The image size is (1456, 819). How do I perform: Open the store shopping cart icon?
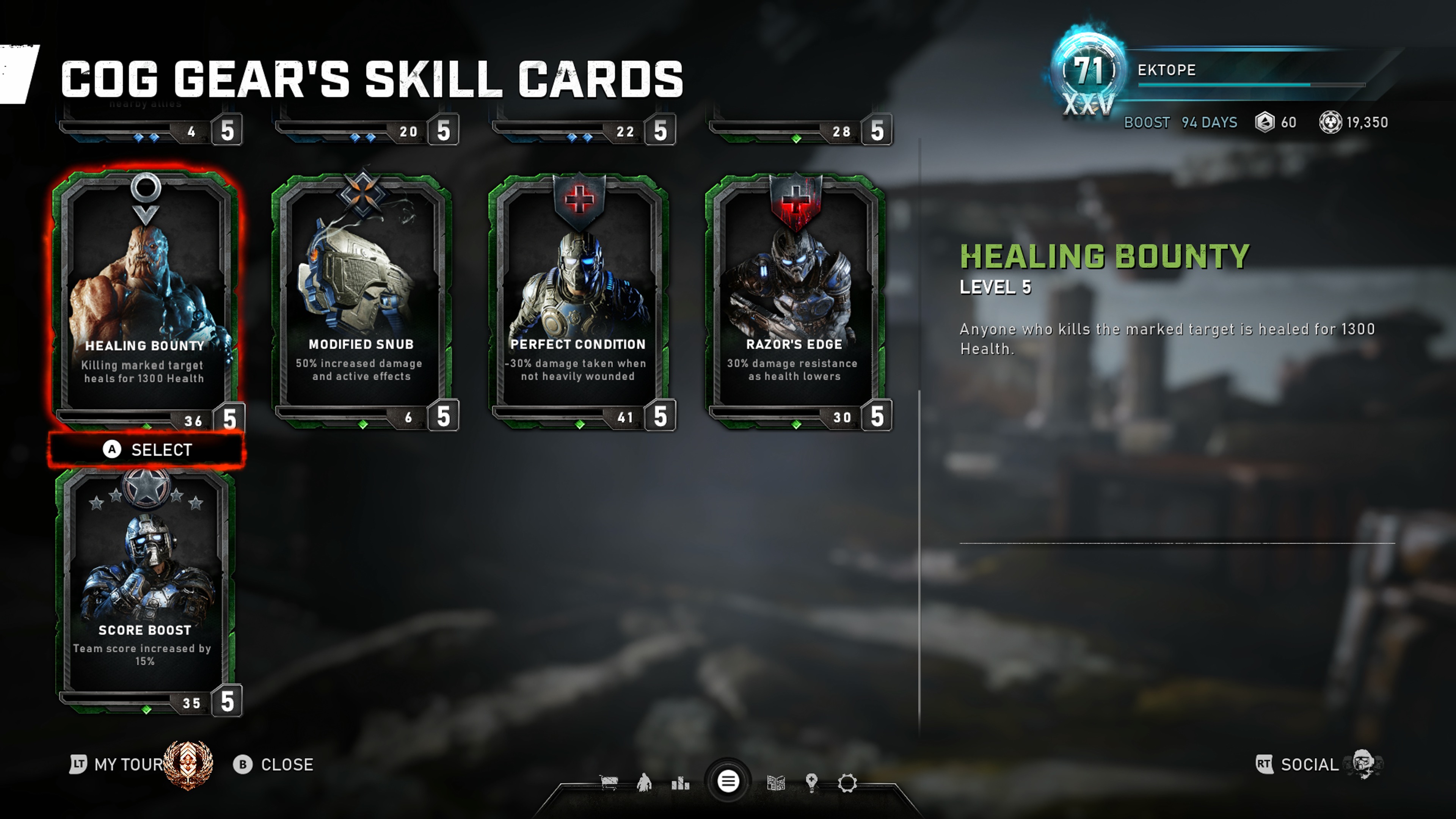point(609,783)
